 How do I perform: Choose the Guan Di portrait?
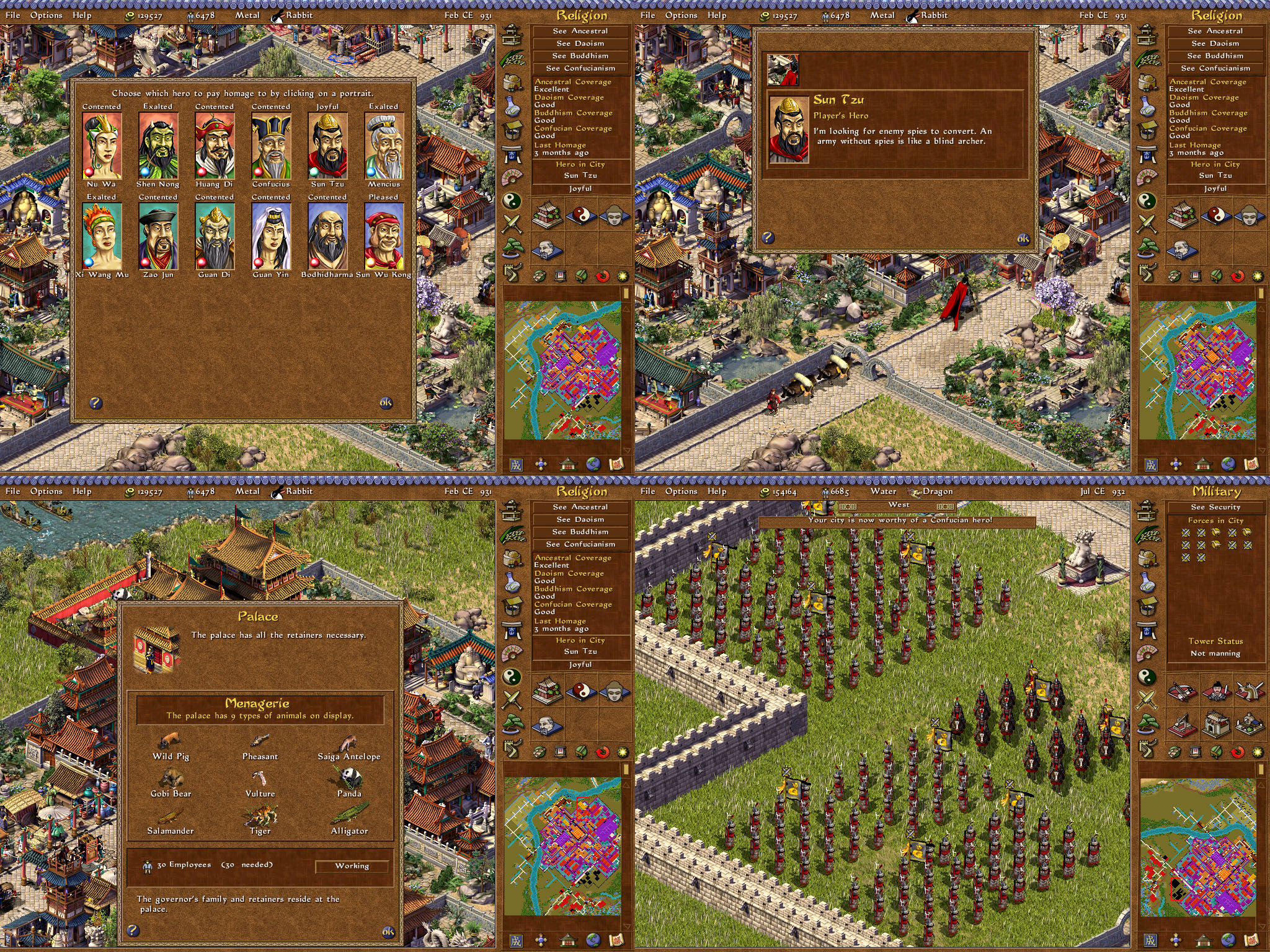pyautogui.click(x=215, y=236)
